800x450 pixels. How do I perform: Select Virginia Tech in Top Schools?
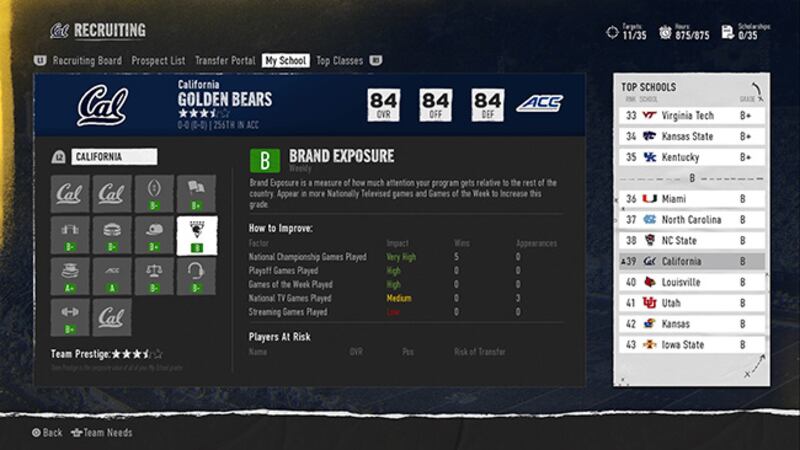tap(690, 116)
